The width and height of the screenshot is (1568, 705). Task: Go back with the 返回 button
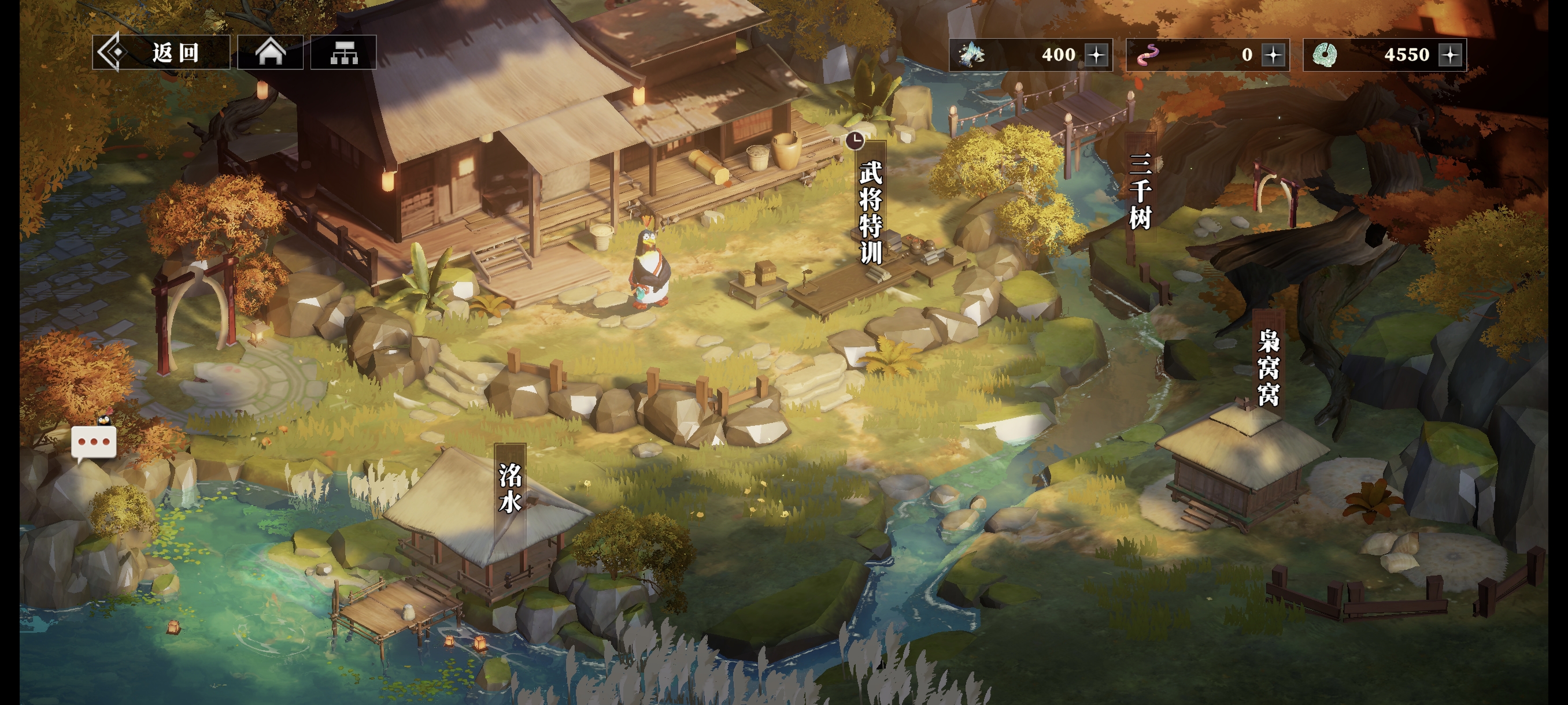(161, 53)
